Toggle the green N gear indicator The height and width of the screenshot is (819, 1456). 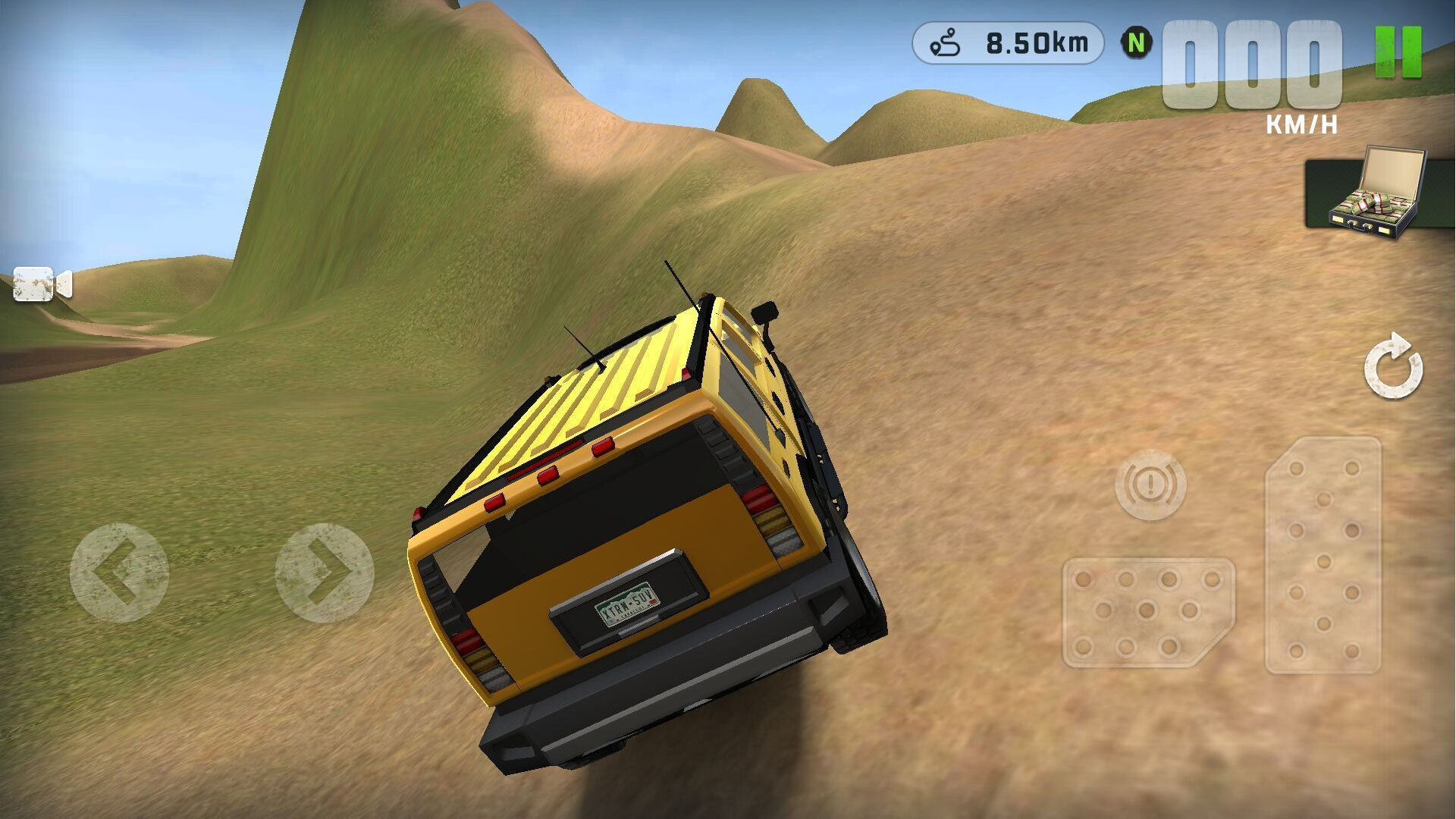point(1136,43)
